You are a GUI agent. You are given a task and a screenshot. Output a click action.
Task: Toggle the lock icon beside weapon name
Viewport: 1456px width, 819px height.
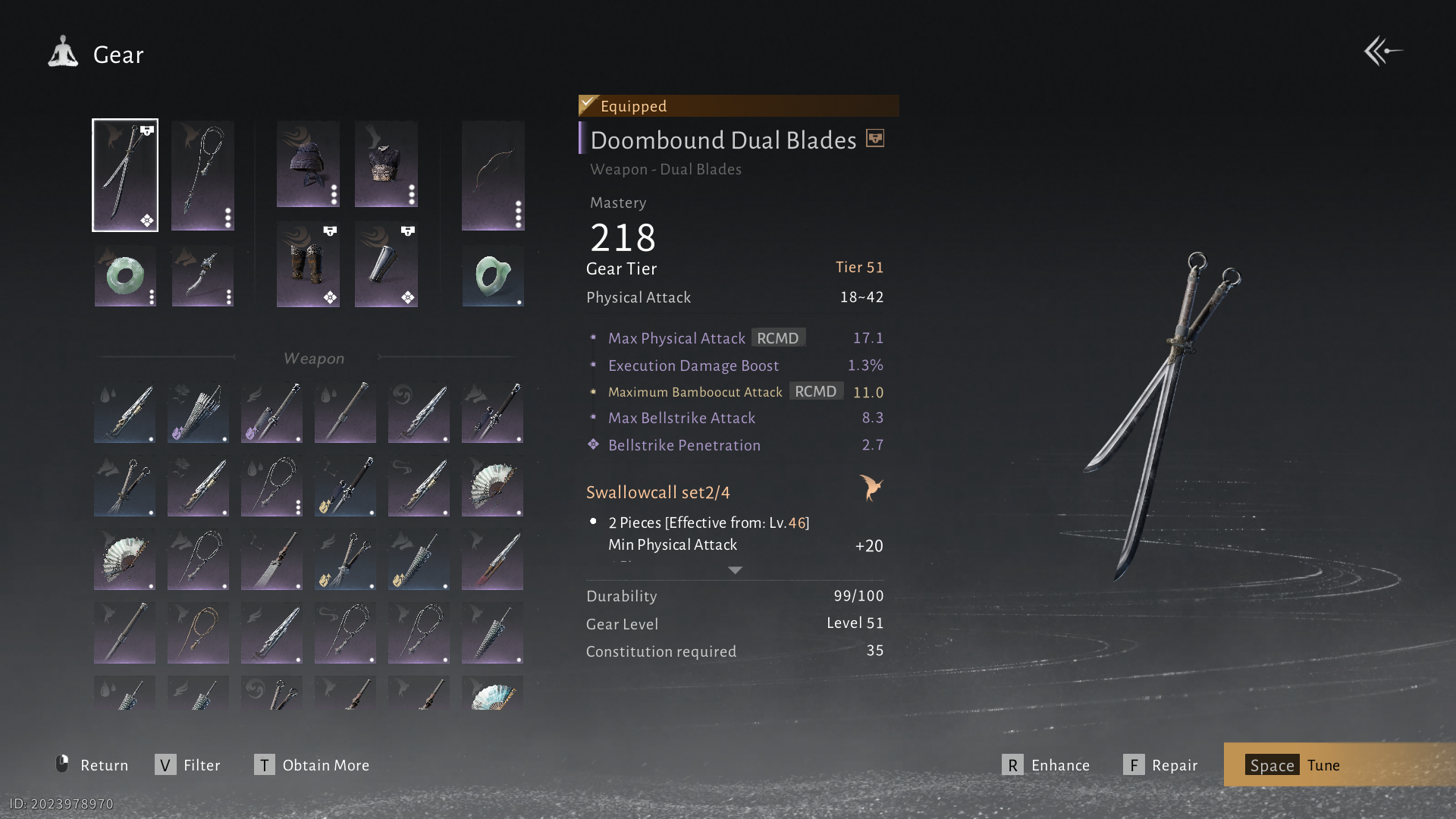pos(875,139)
